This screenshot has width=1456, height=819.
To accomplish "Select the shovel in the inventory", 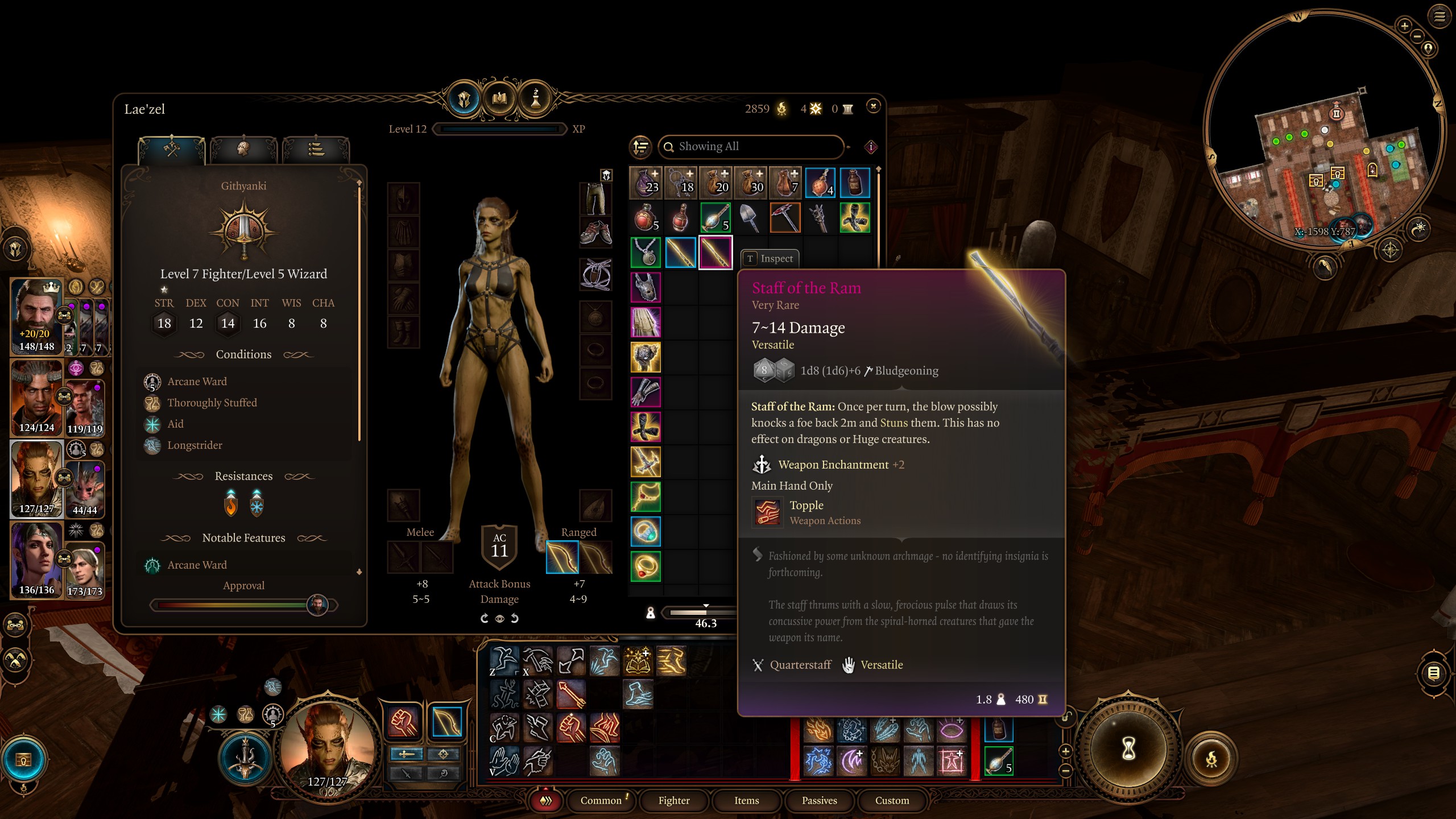I will [750, 218].
